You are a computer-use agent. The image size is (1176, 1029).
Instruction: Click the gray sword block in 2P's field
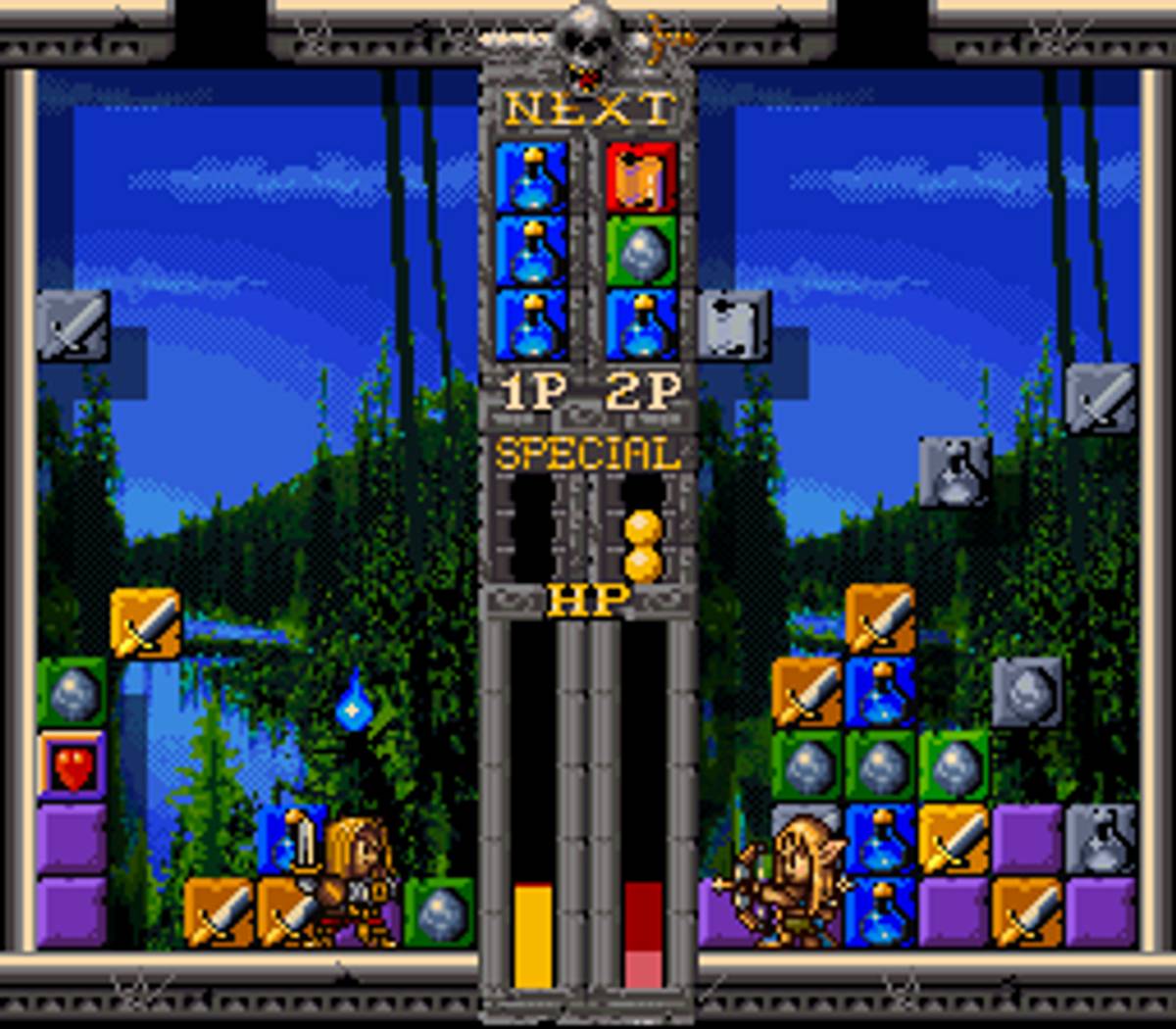tap(1102, 398)
